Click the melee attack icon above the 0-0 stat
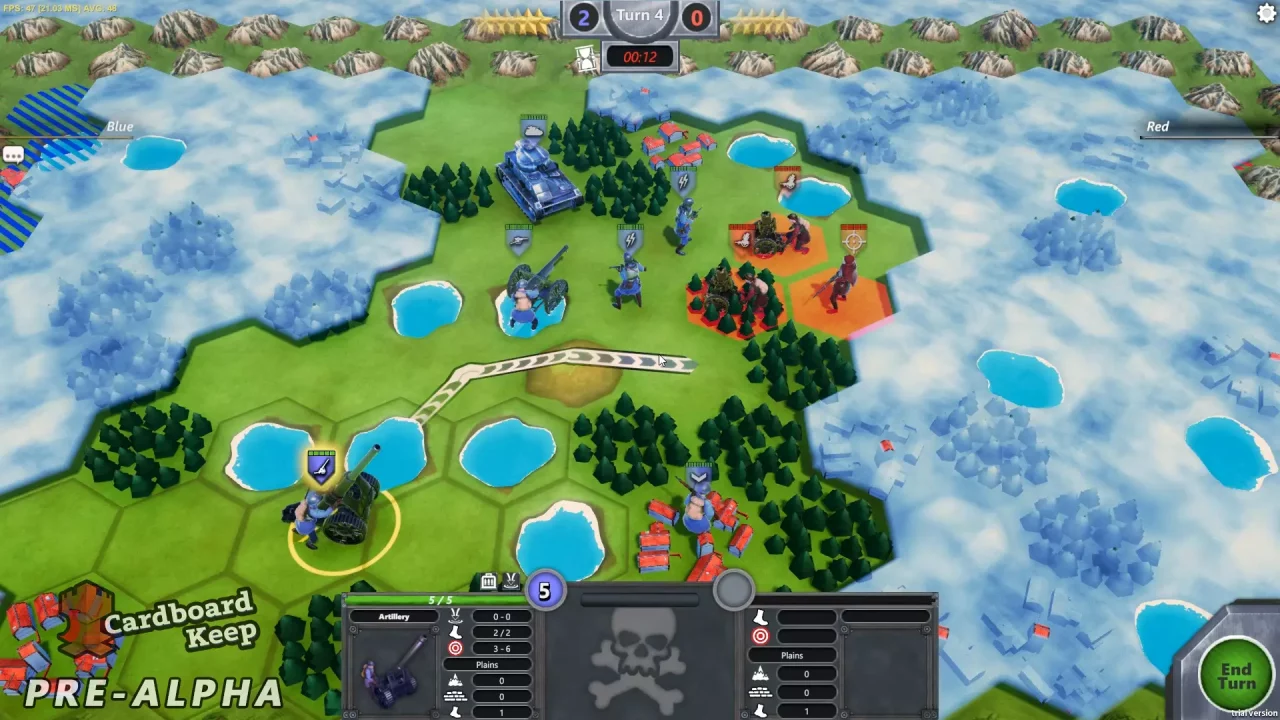Image resolution: width=1280 pixels, height=720 pixels. (456, 615)
